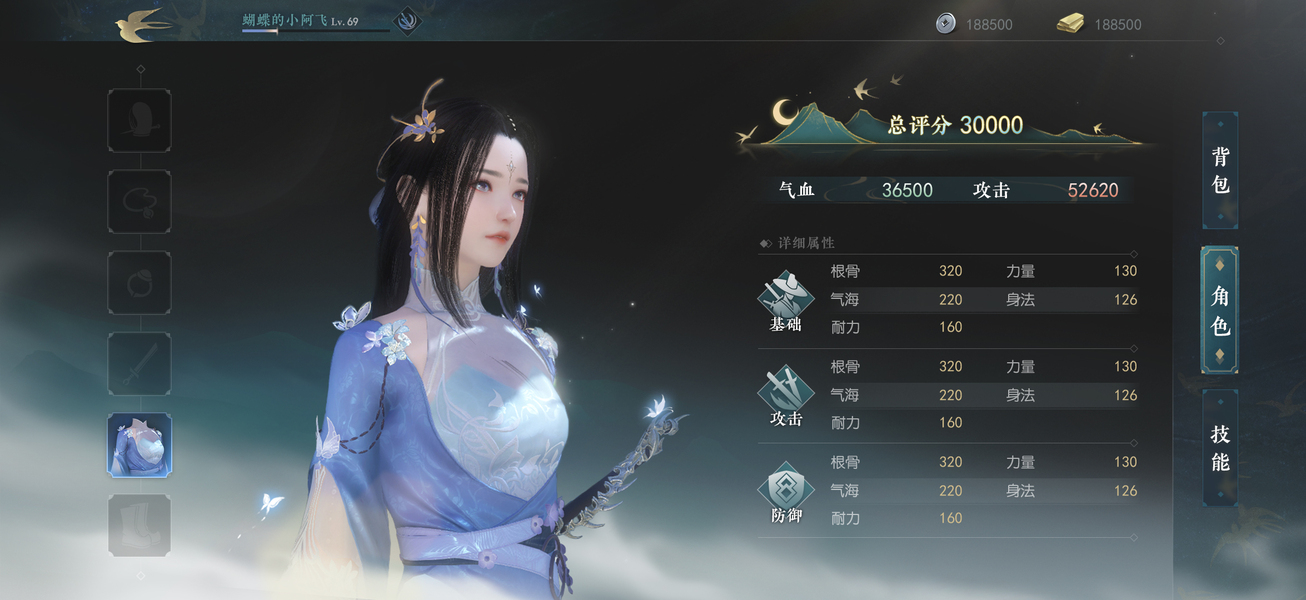Choose the necklace equipment slot
The height and width of the screenshot is (600, 1306).
(x=140, y=202)
